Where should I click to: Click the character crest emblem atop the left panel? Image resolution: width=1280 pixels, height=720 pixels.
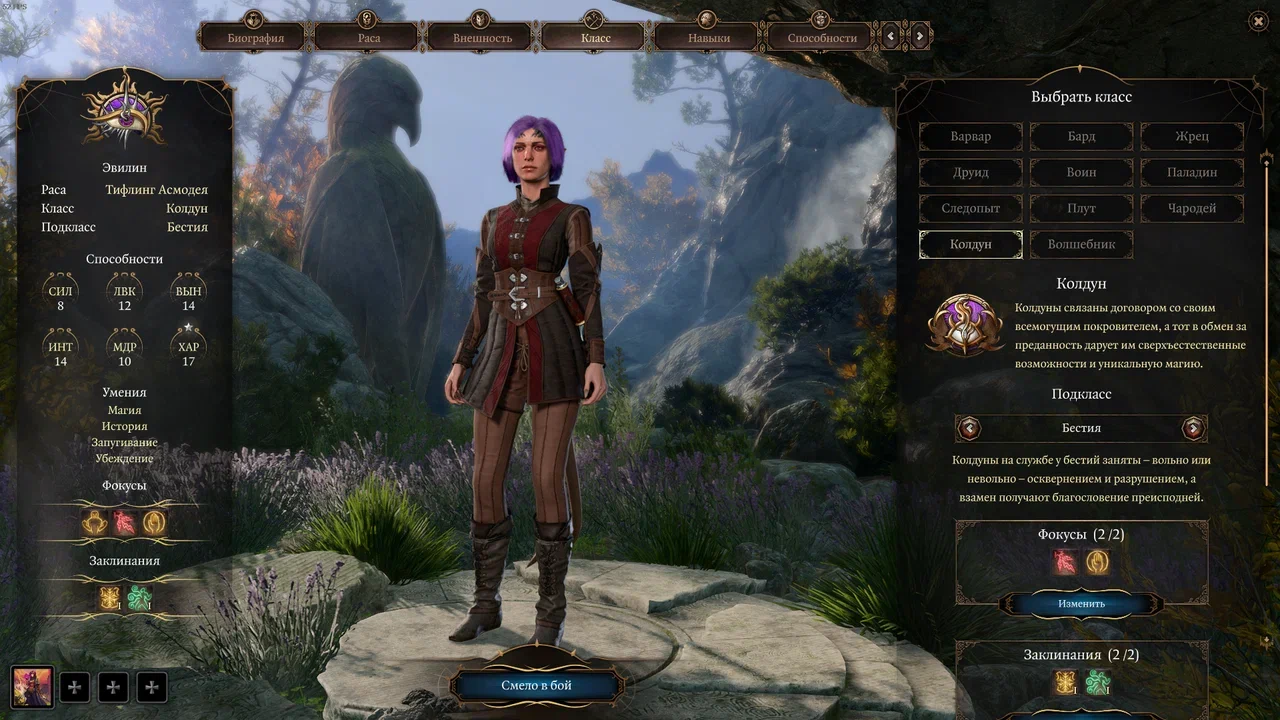[x=123, y=113]
